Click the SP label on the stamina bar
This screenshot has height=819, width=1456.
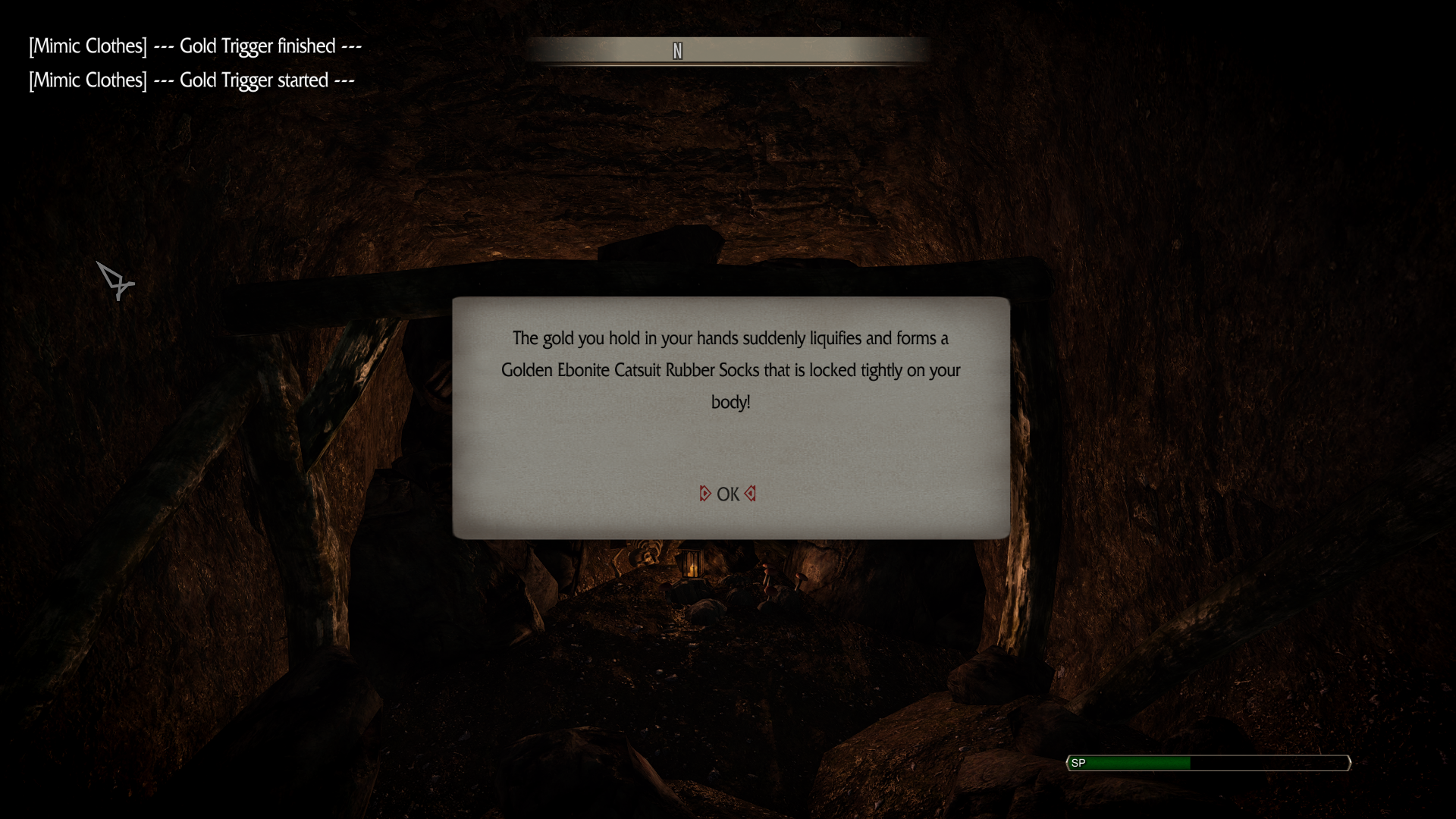(1078, 764)
